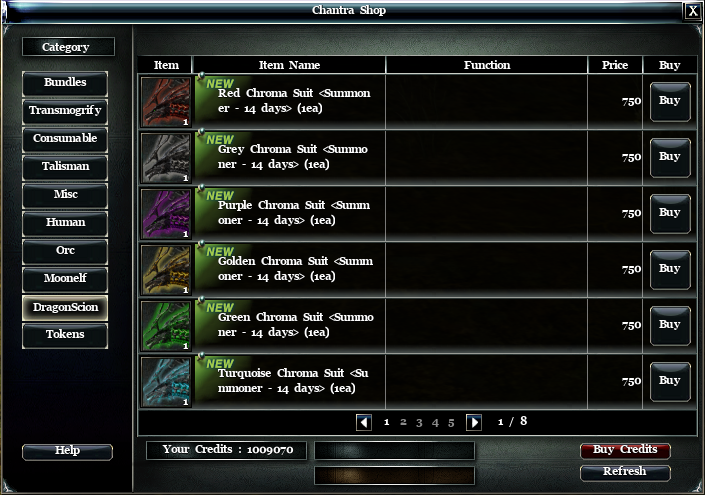Refresh the shop listing
705x495 pixels.
pos(625,472)
